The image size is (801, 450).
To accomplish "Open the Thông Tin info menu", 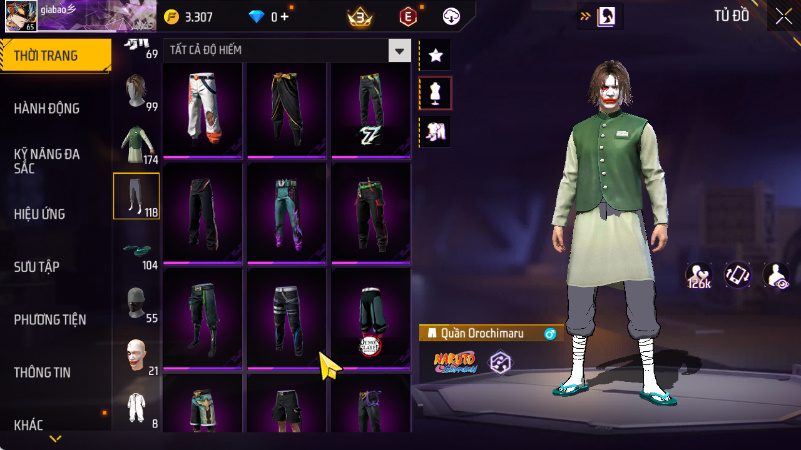I will pos(42,372).
